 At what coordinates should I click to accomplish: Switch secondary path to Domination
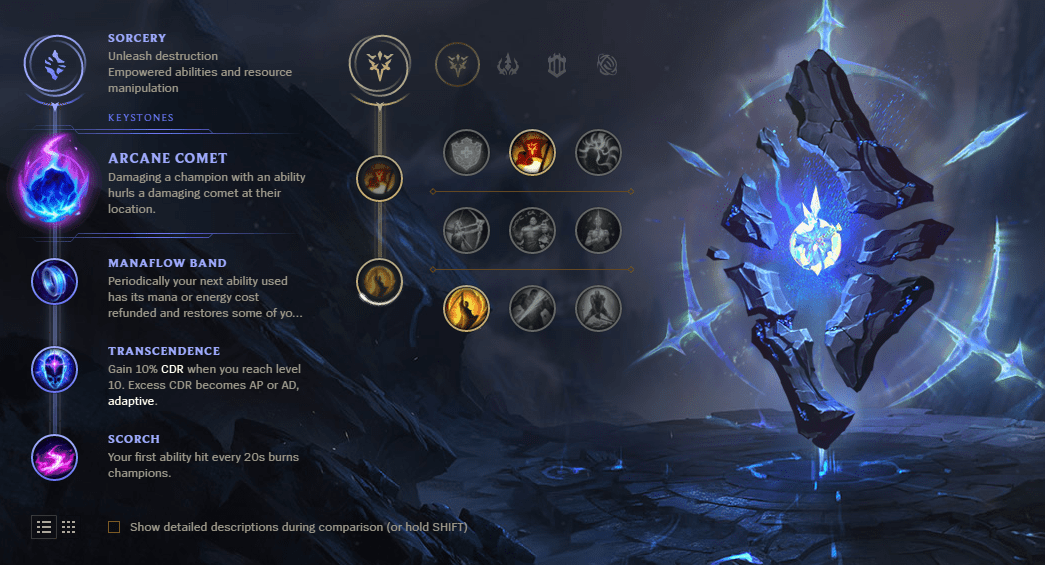coord(508,65)
